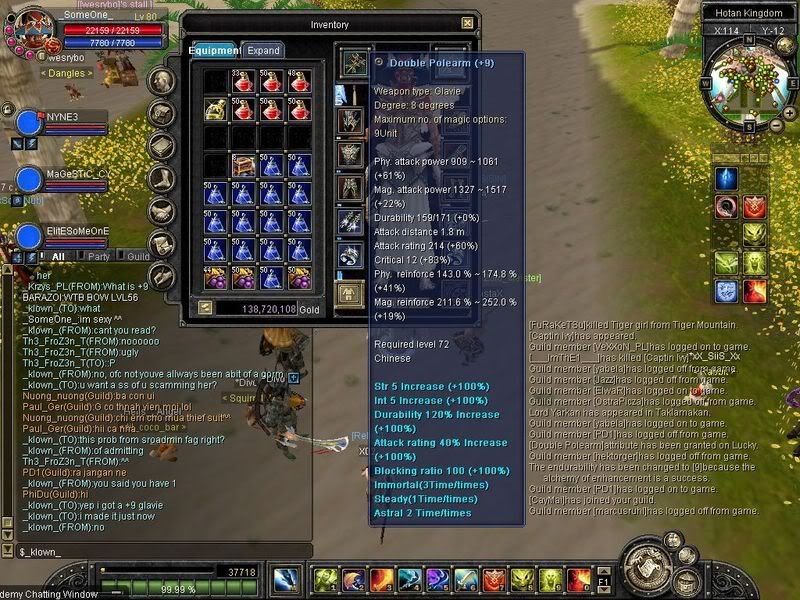The image size is (800, 600).
Task: Select the treasure chest item in inventory
Action: click(x=242, y=166)
